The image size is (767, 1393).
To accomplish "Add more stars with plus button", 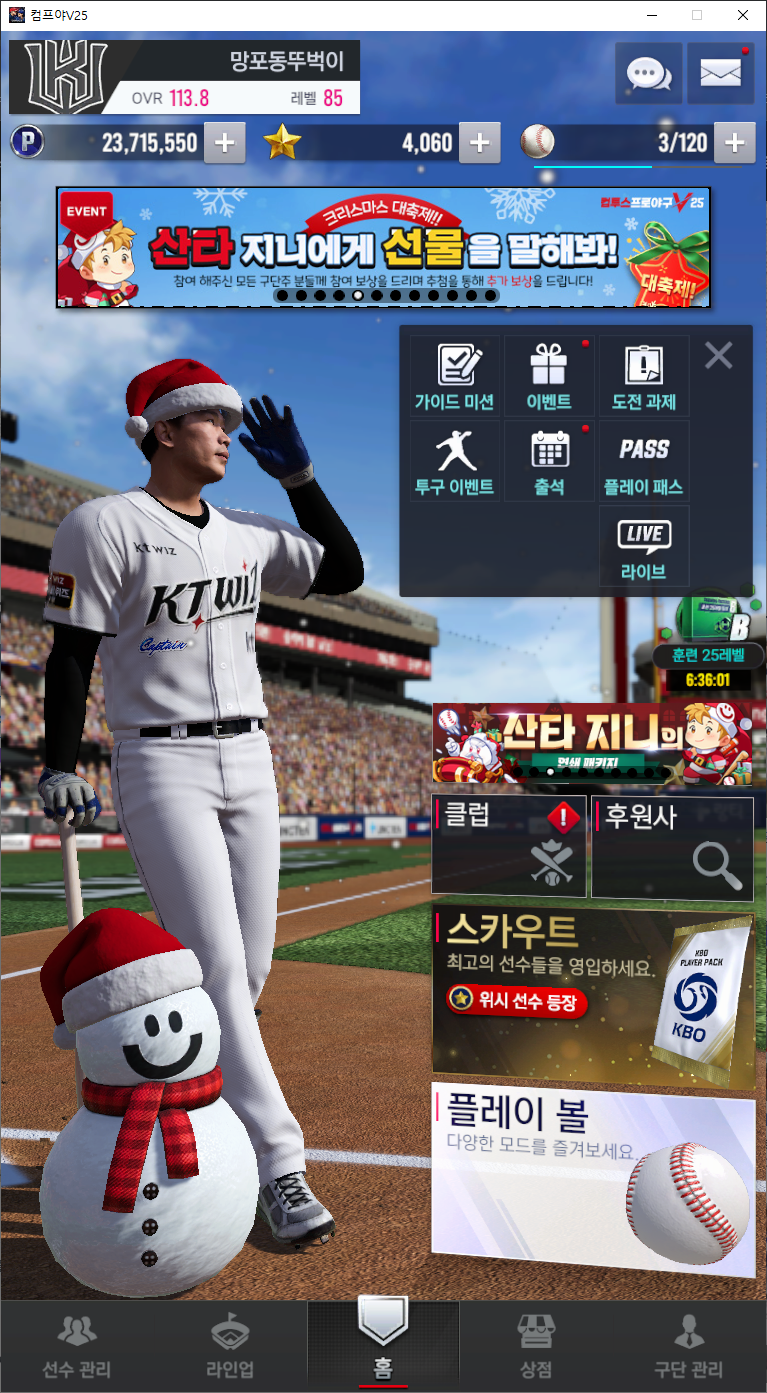I will click(x=480, y=144).
